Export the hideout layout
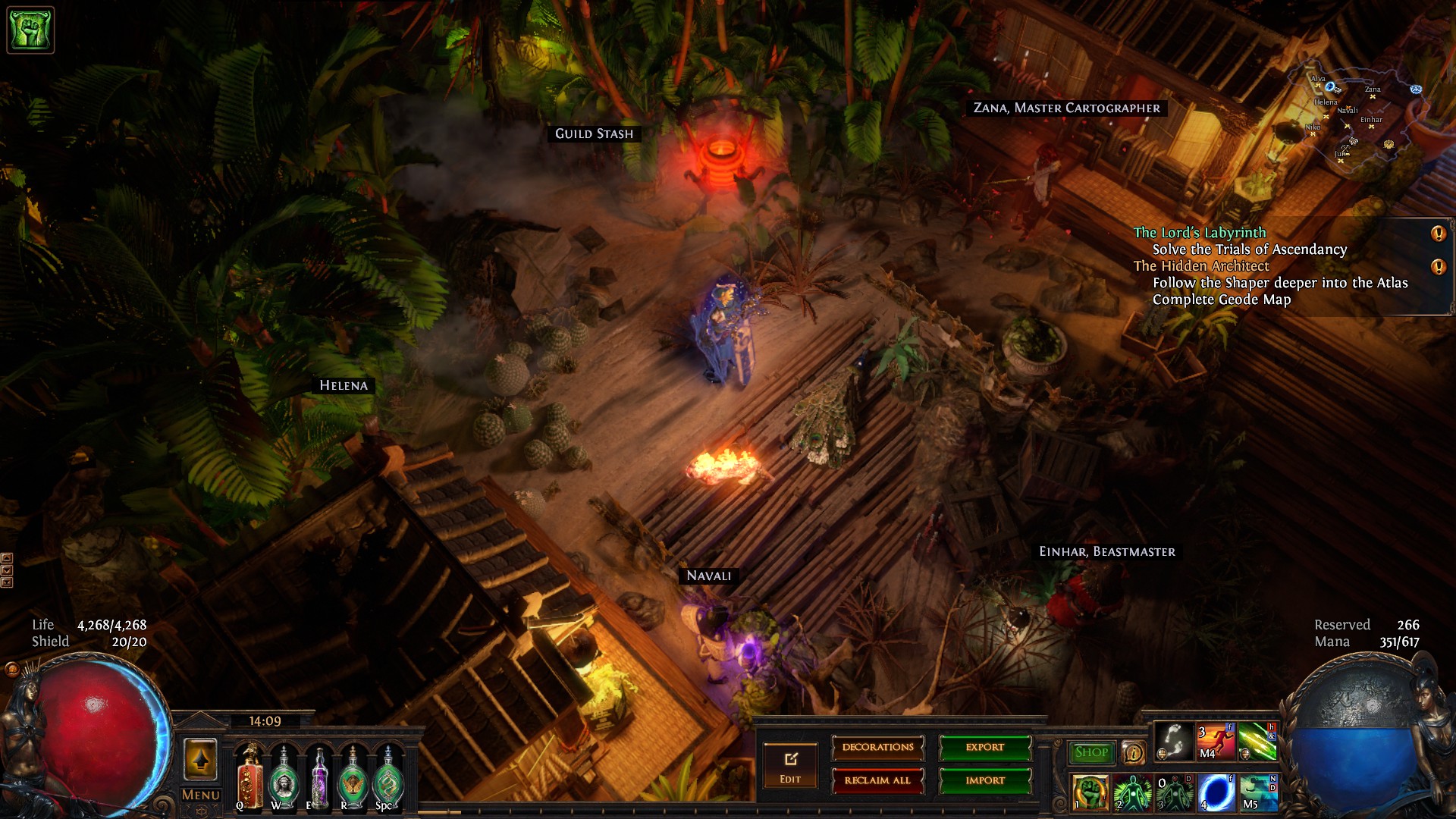1456x819 pixels. pyautogui.click(x=984, y=748)
